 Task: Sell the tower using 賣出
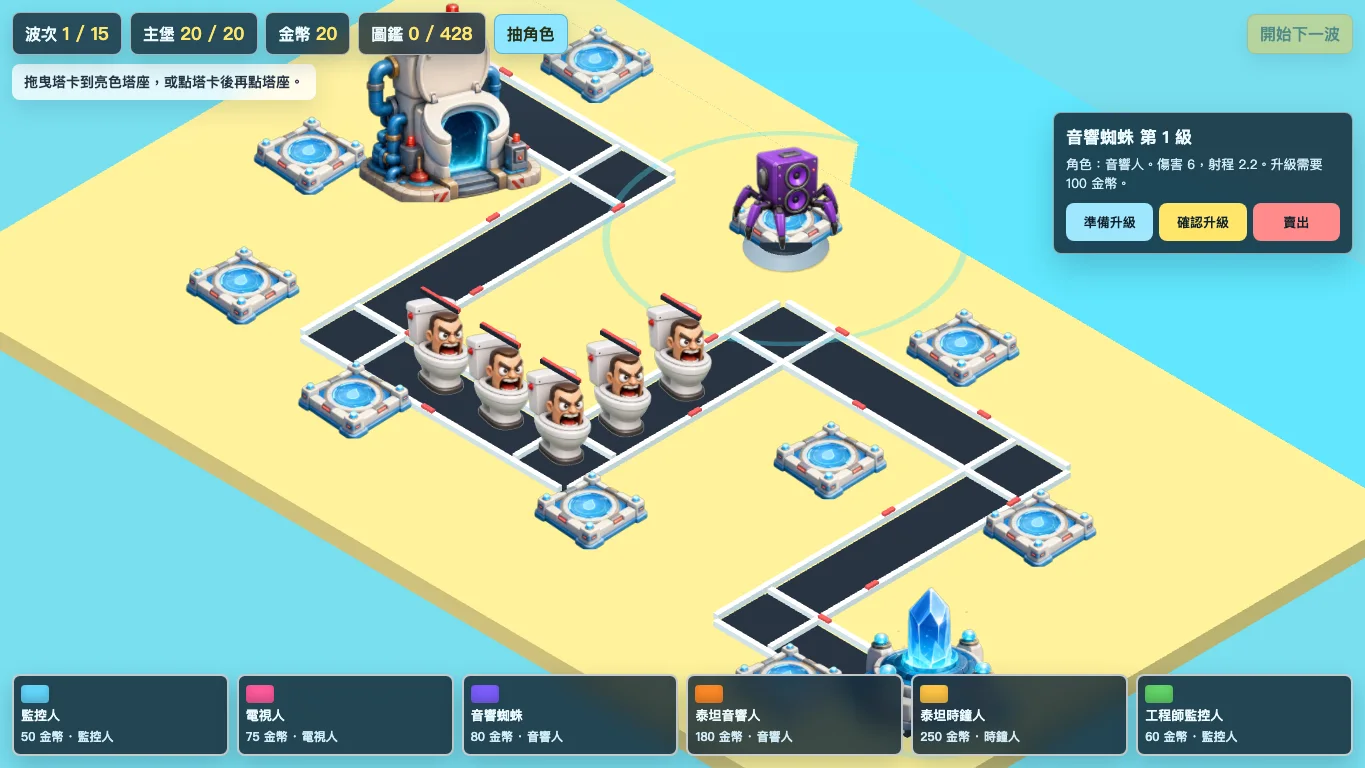click(x=1295, y=222)
